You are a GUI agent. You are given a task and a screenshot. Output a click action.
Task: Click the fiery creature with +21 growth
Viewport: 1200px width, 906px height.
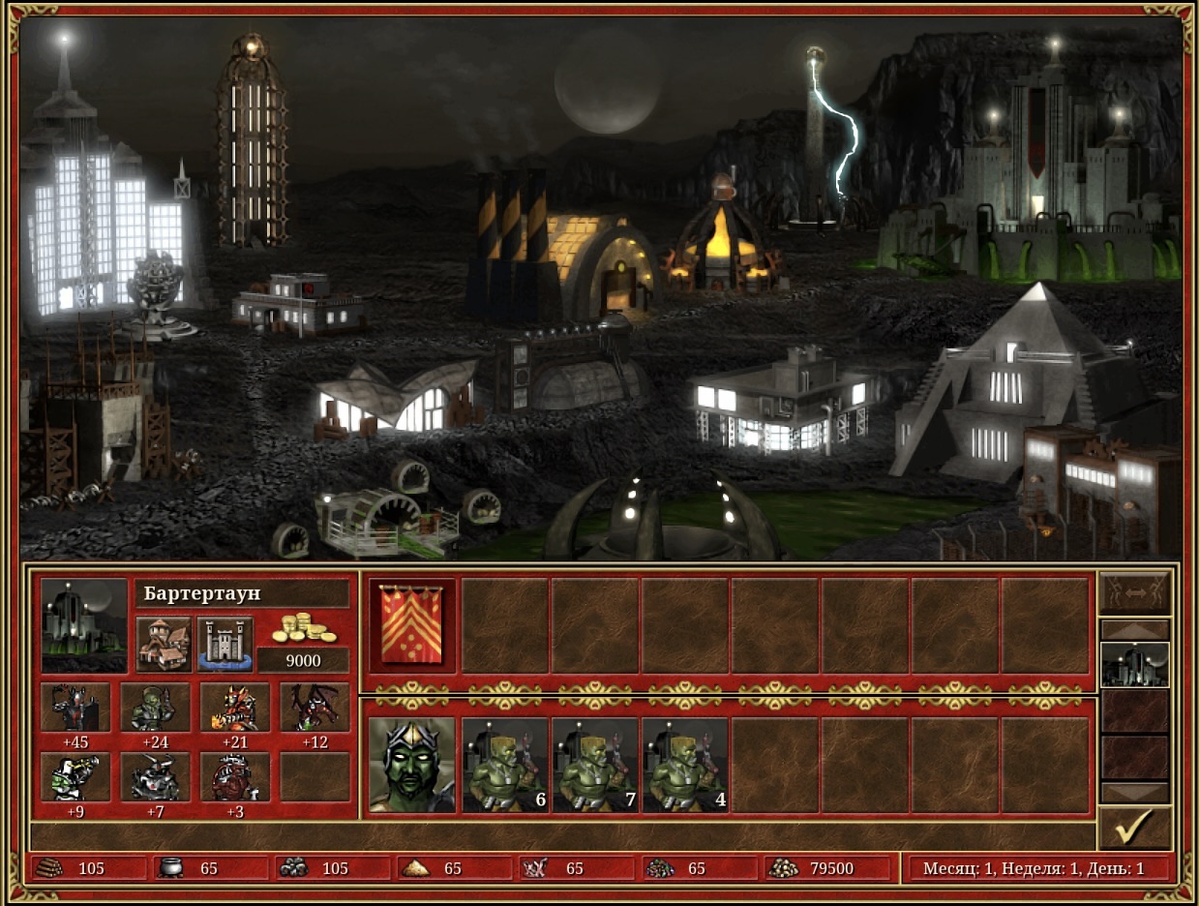point(235,708)
